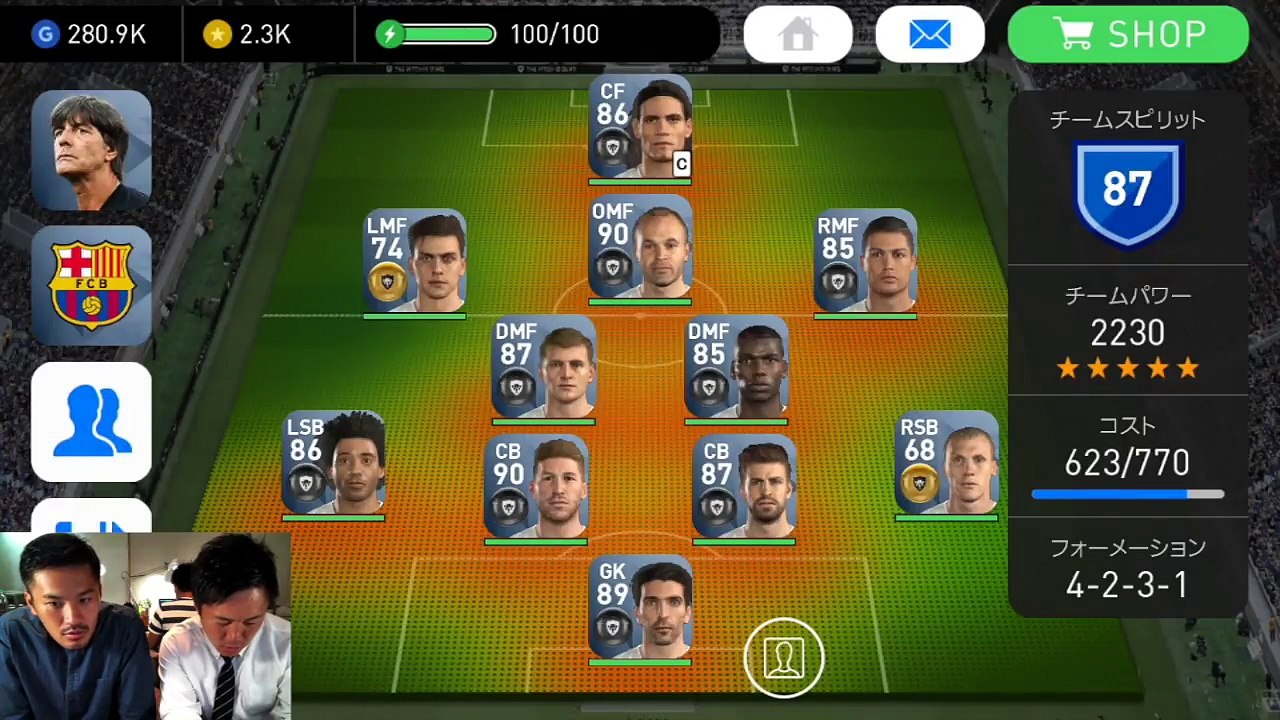Pick the RSB 68 player card

(x=946, y=464)
